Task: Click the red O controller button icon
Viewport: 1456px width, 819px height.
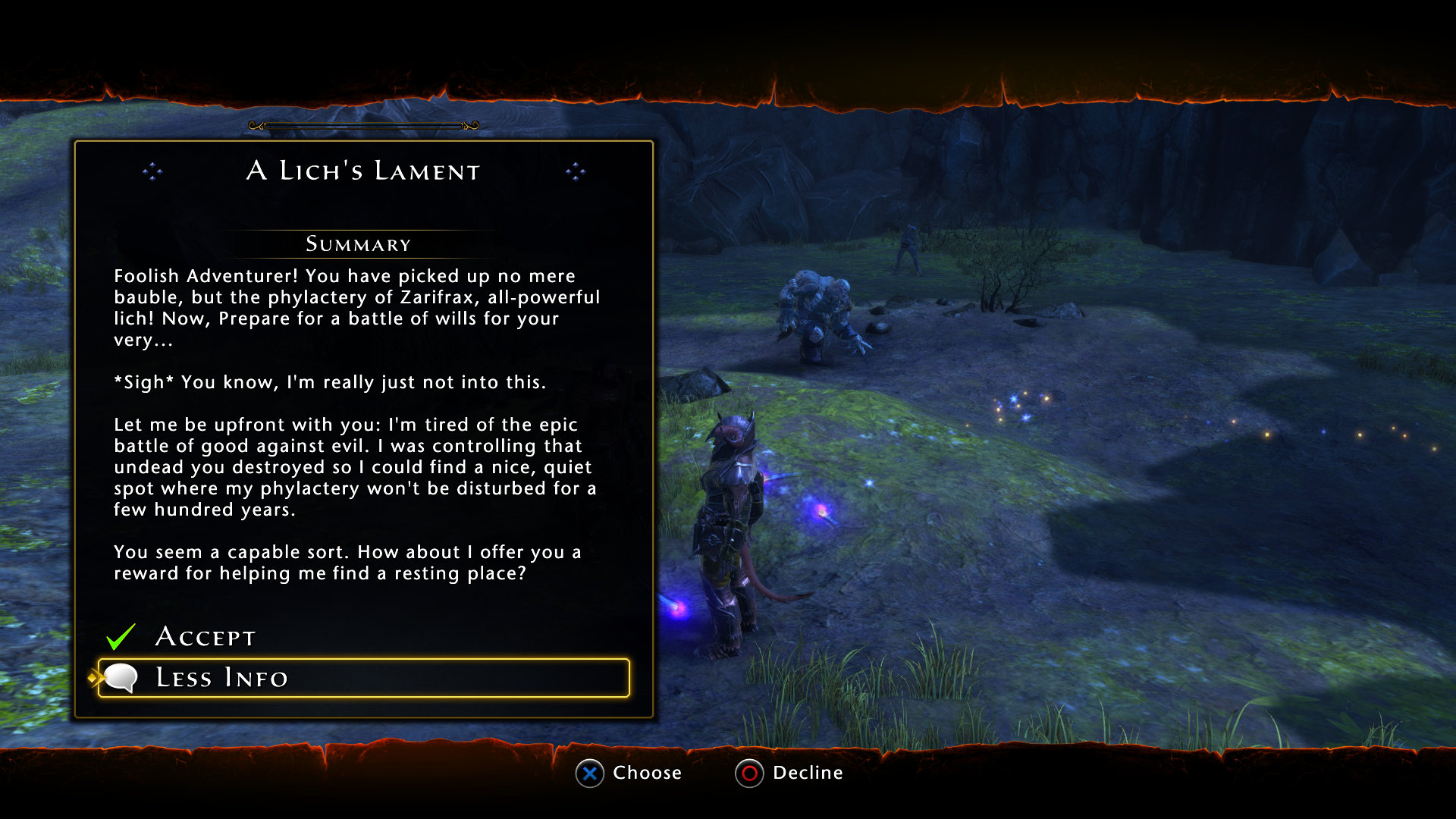Action: [749, 773]
